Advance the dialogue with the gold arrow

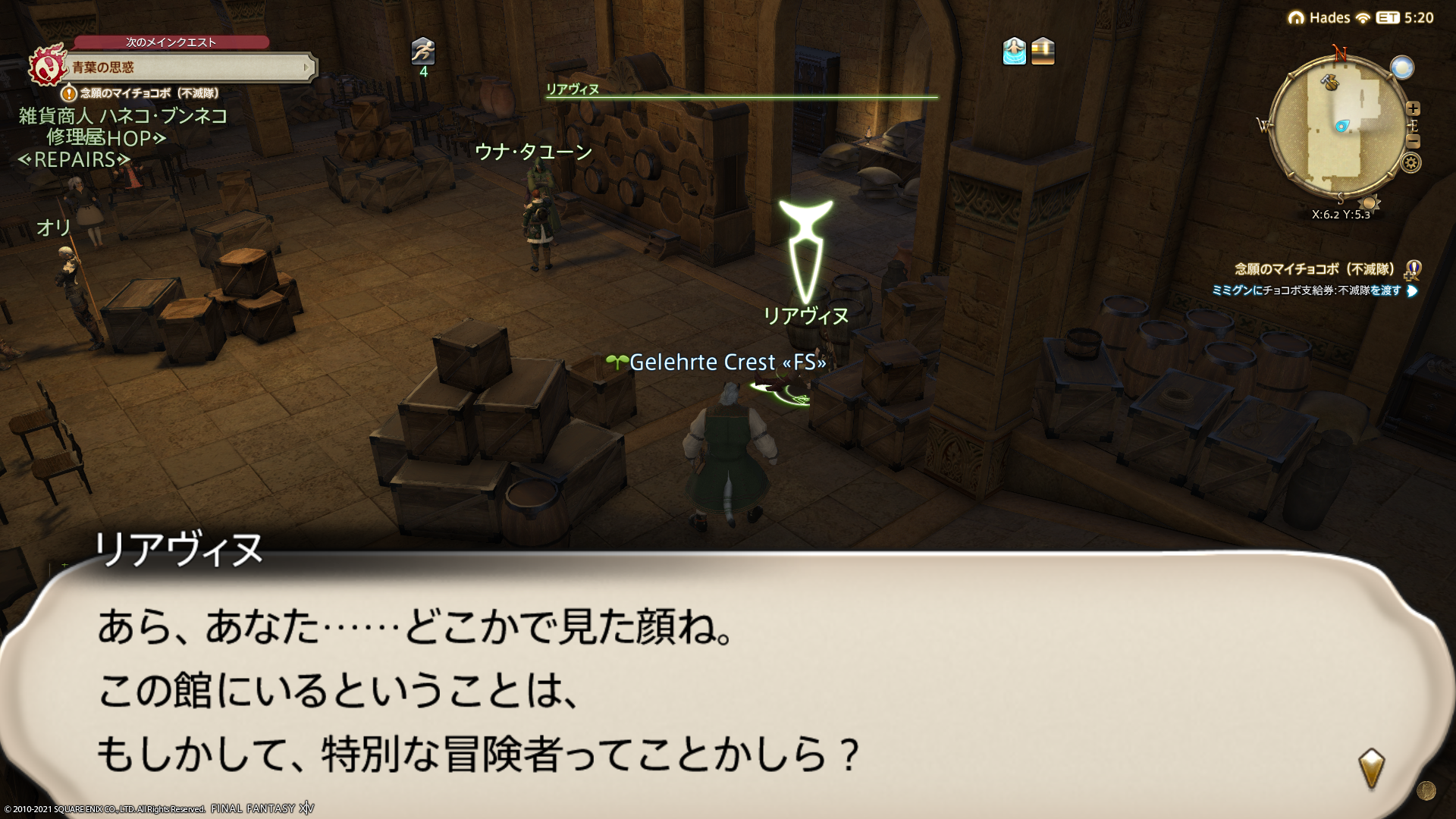tap(1371, 768)
